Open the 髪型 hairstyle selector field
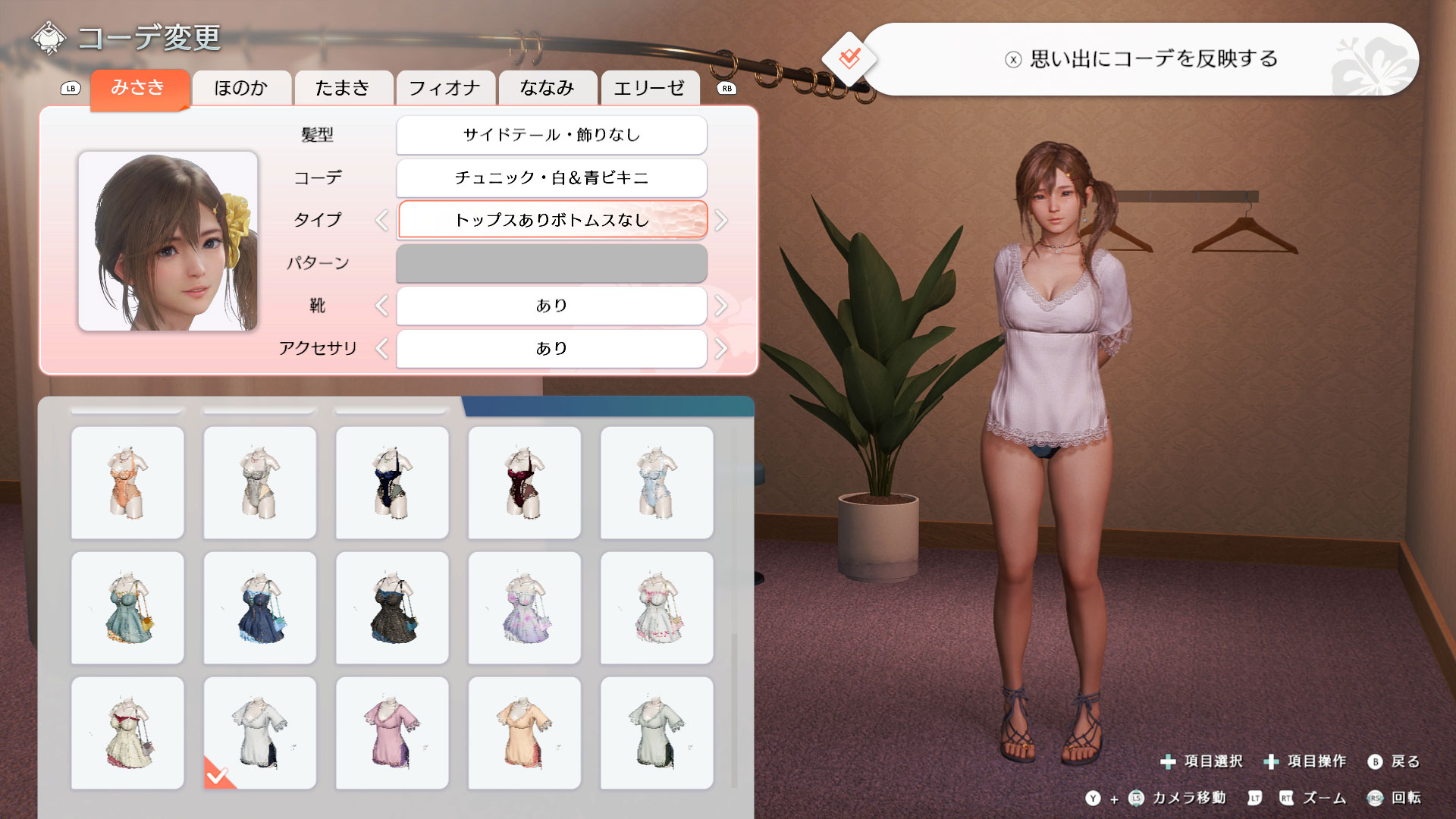 pyautogui.click(x=551, y=135)
